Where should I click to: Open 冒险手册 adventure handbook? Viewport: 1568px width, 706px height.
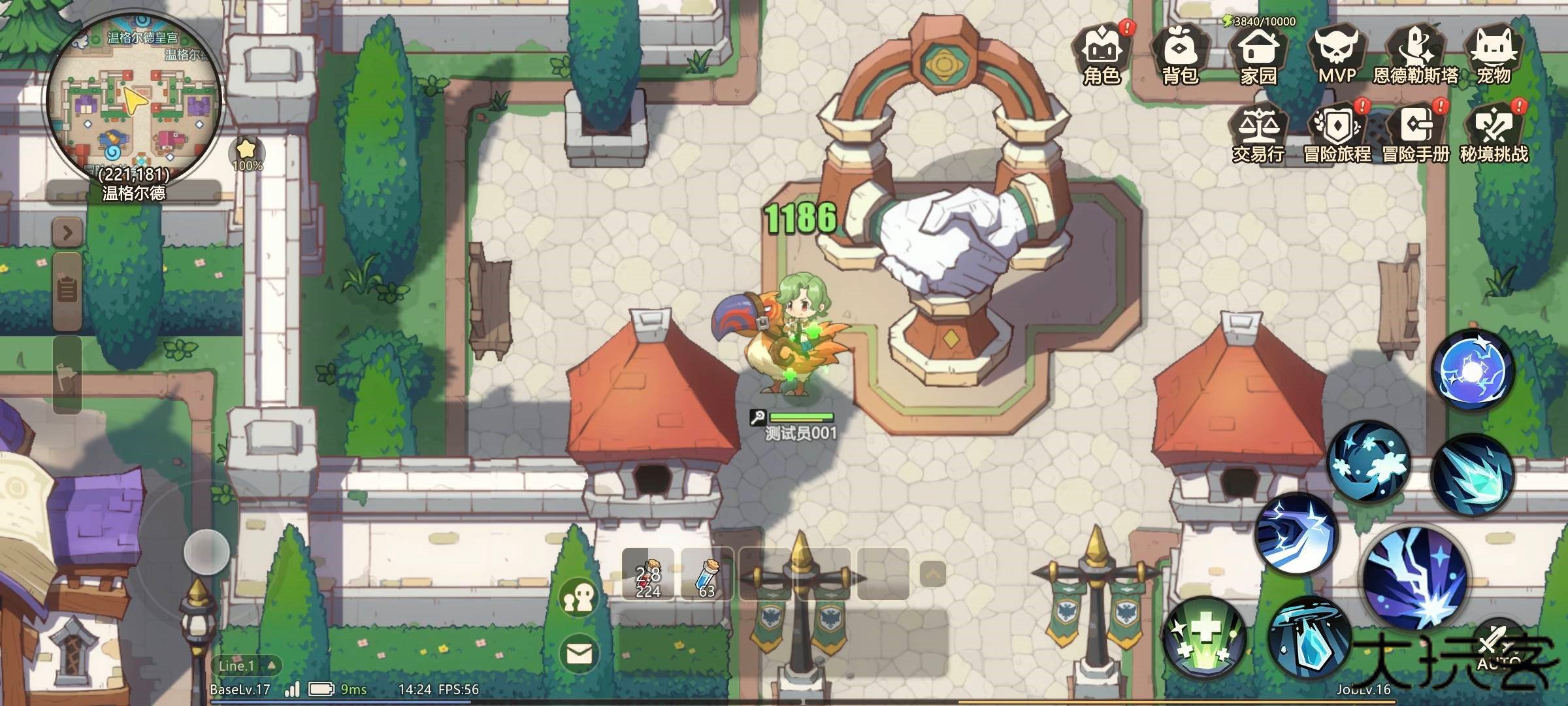pos(1415,134)
